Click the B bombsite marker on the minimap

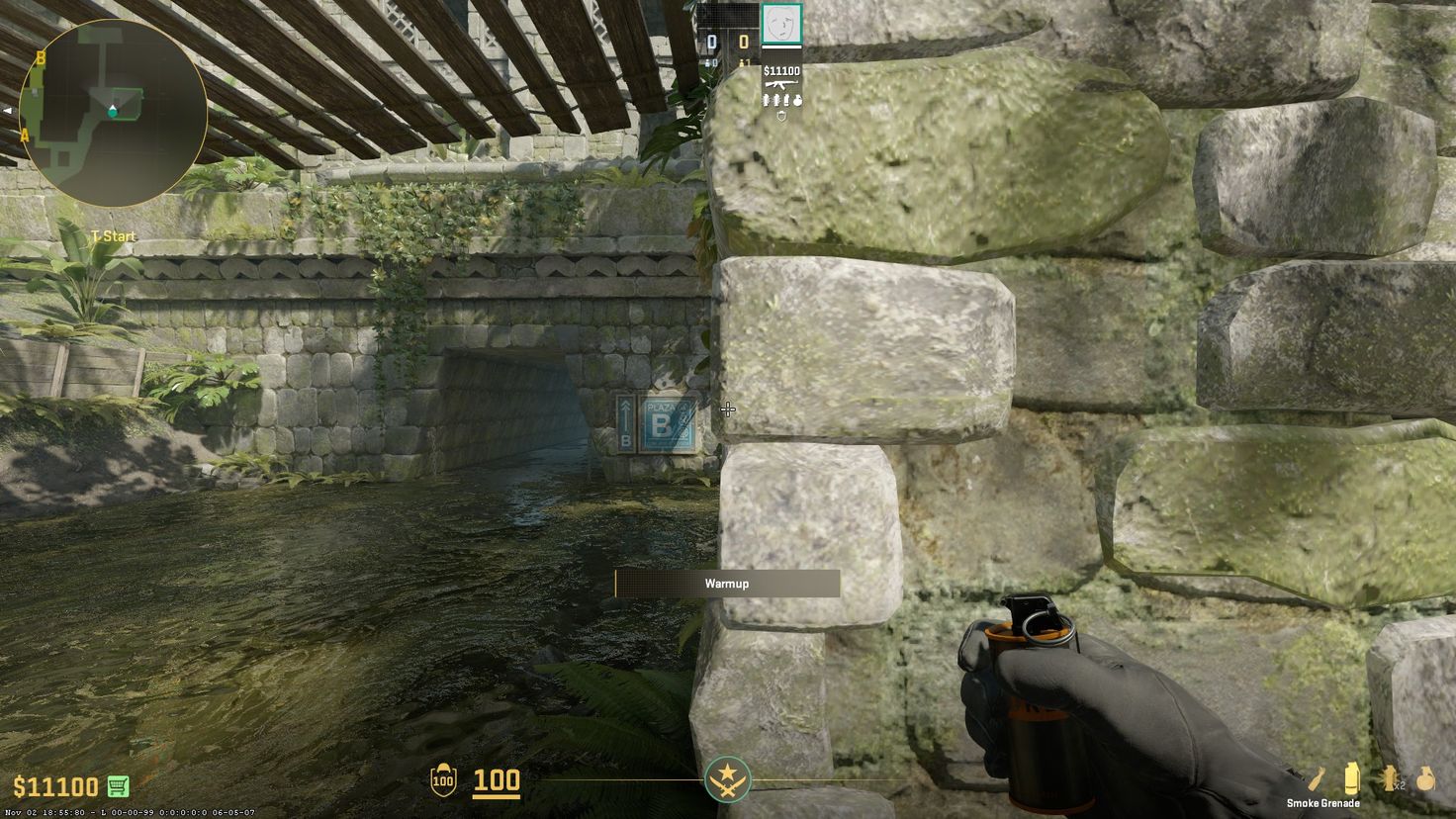(41, 58)
